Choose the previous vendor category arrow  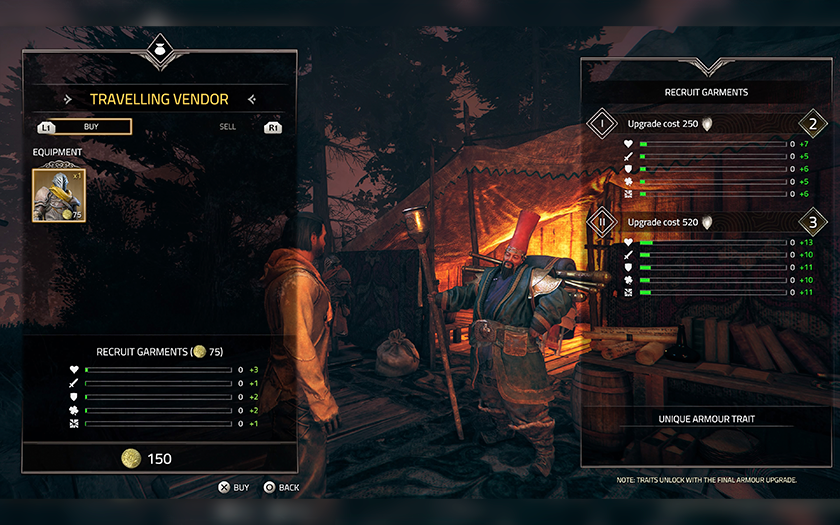pos(68,99)
